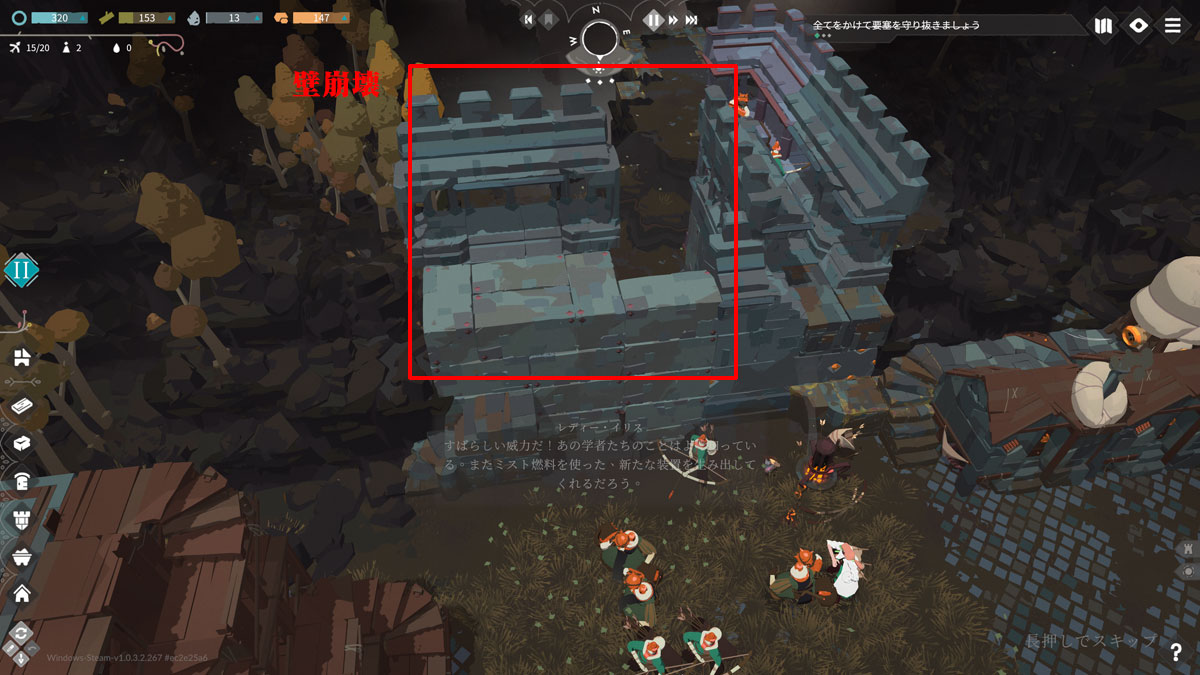Click the rewind-to-start speed button

click(x=529, y=19)
